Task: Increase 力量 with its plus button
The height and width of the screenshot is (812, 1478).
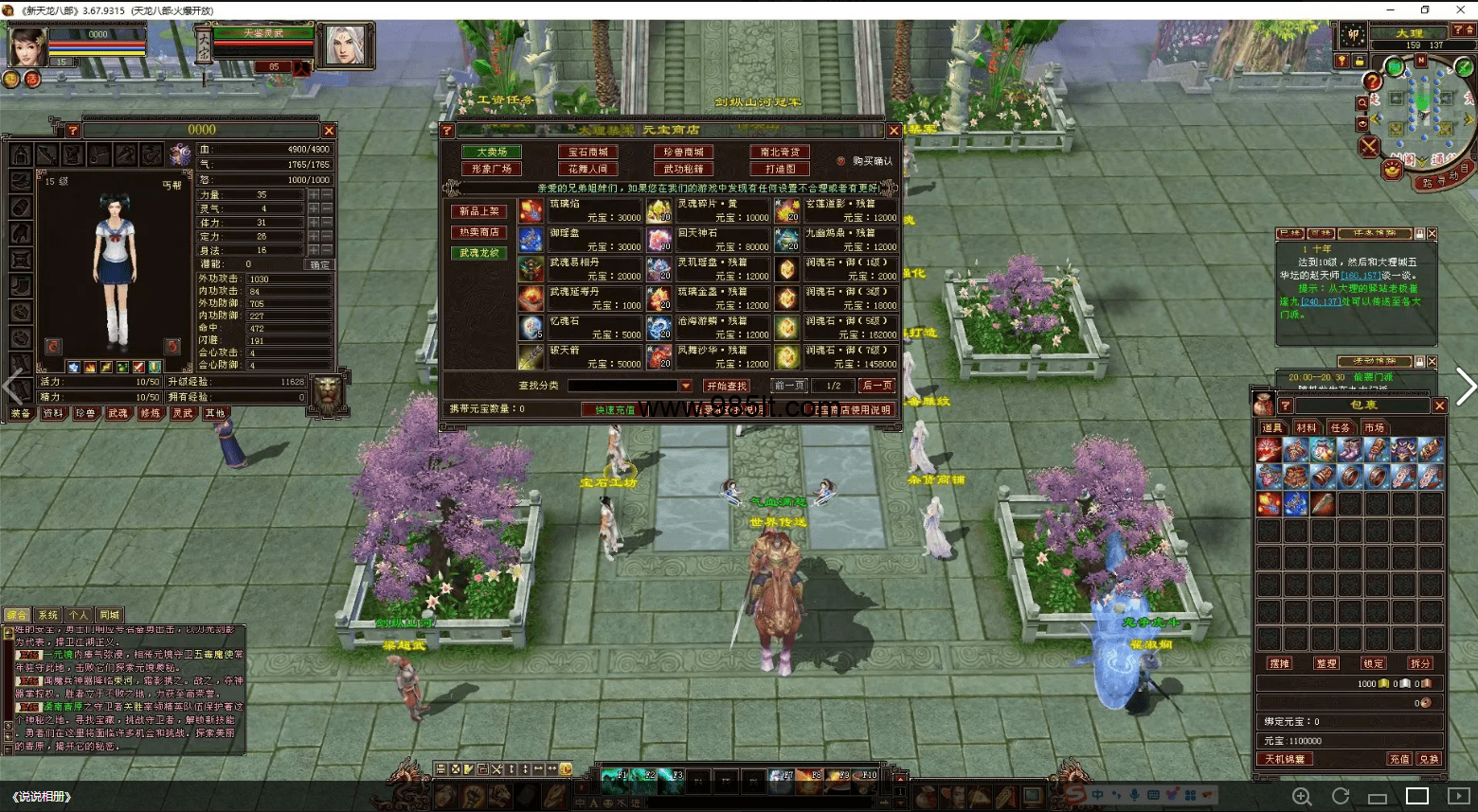Action: point(314,194)
